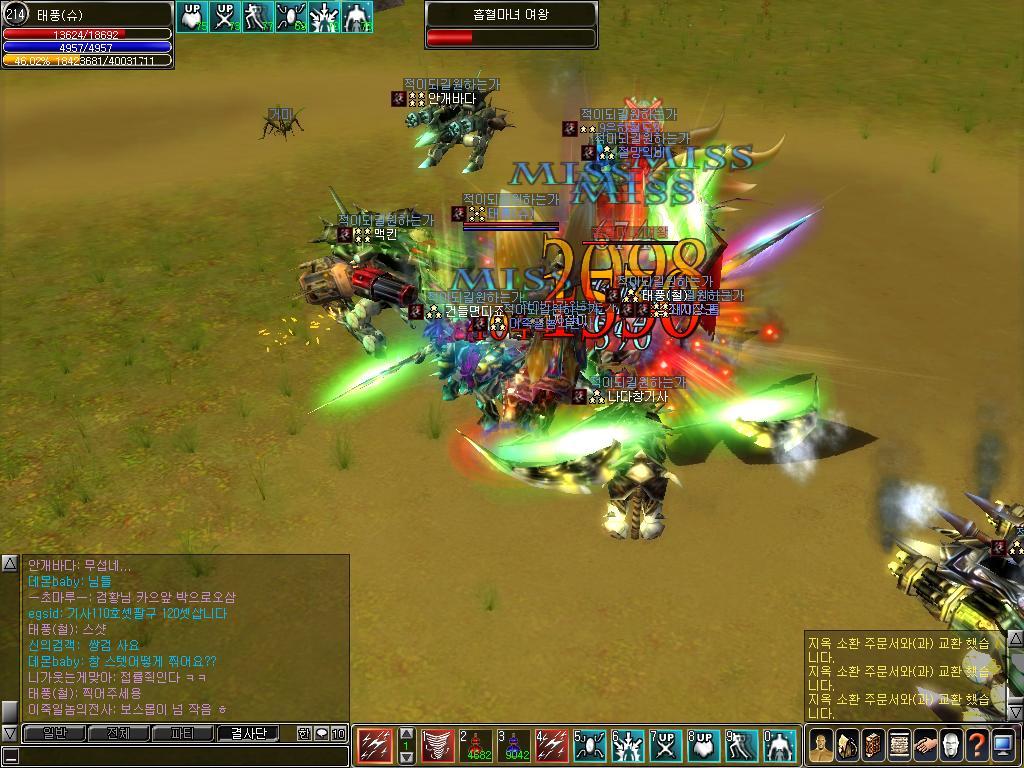Viewport: 1024px width, 768px height.
Task: Cast the armor UP buff in slot 8
Action: [704, 745]
